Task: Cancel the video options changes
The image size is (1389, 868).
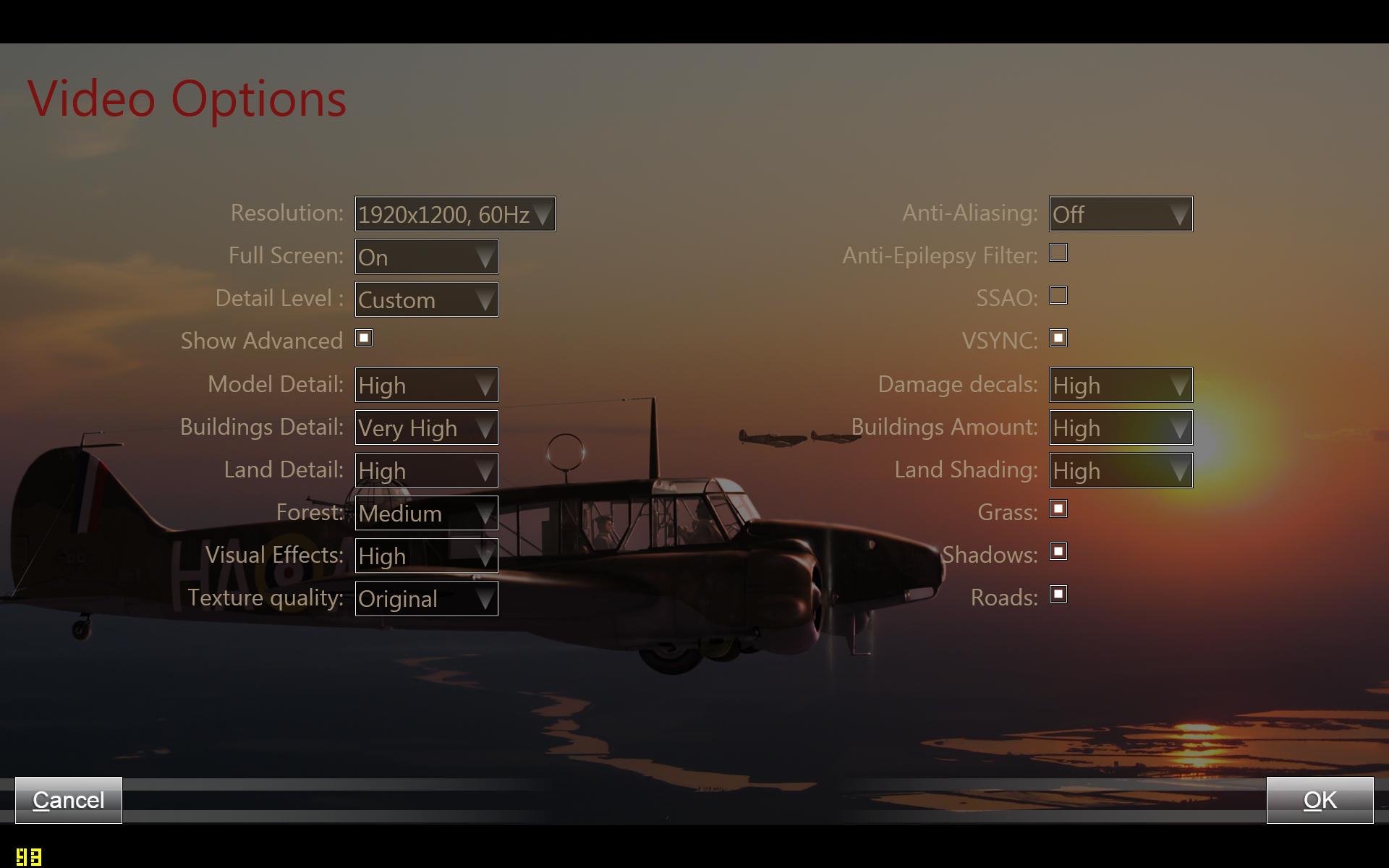Action: (x=69, y=800)
